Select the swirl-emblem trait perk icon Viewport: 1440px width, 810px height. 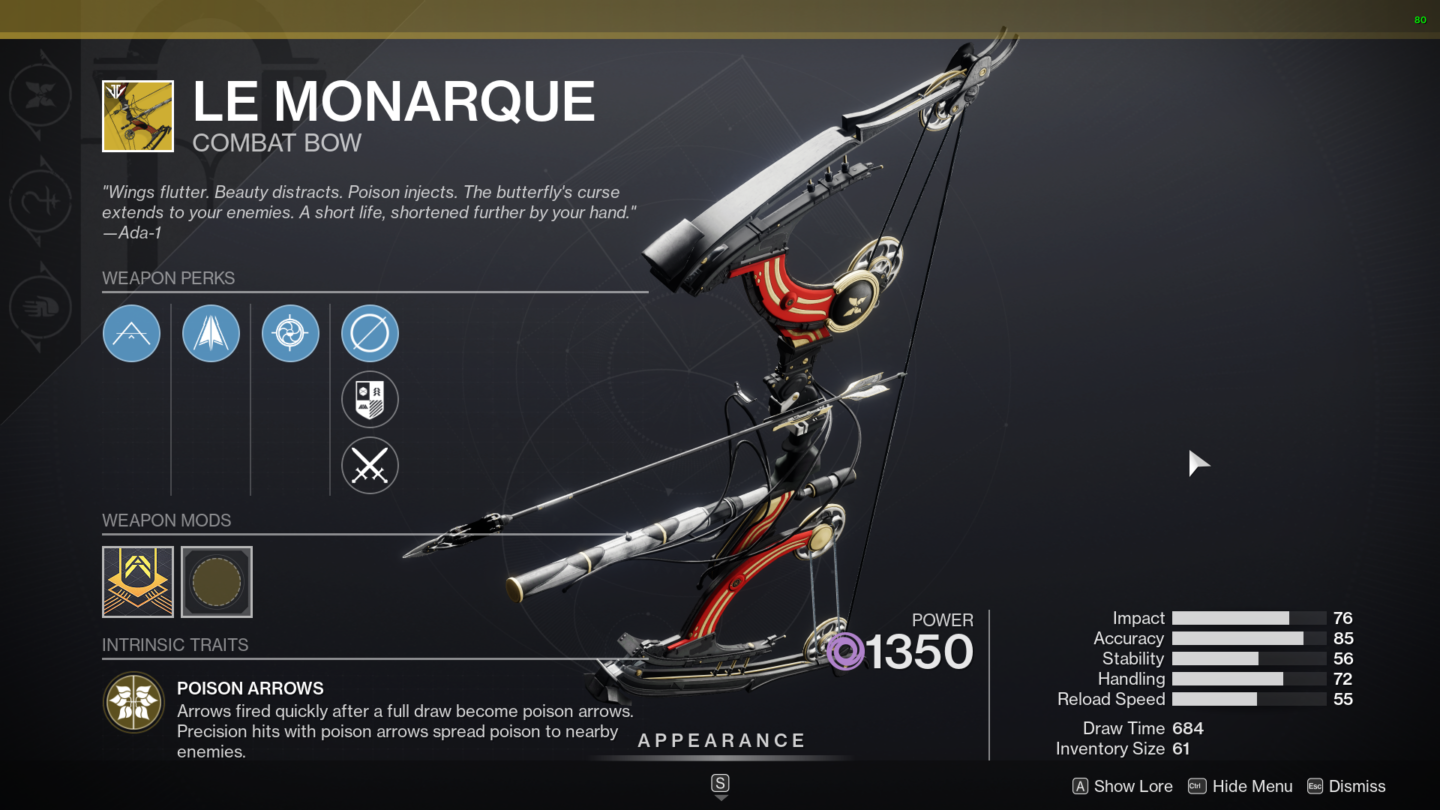point(290,333)
